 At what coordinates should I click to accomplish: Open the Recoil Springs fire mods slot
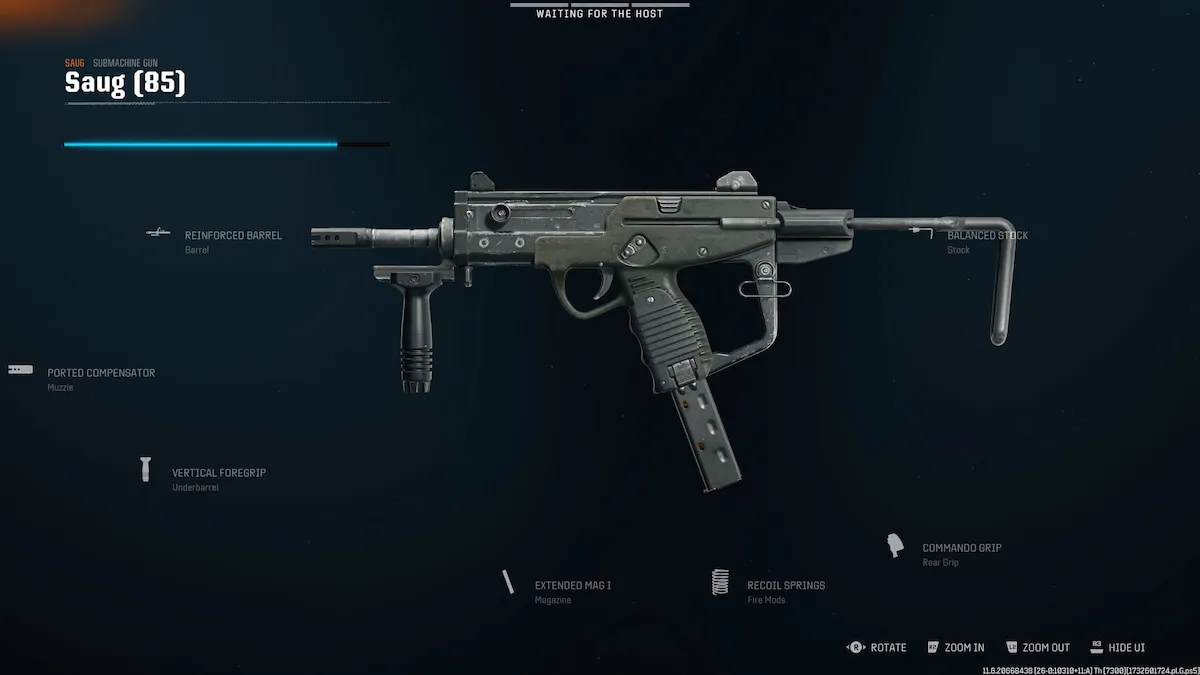785,586
